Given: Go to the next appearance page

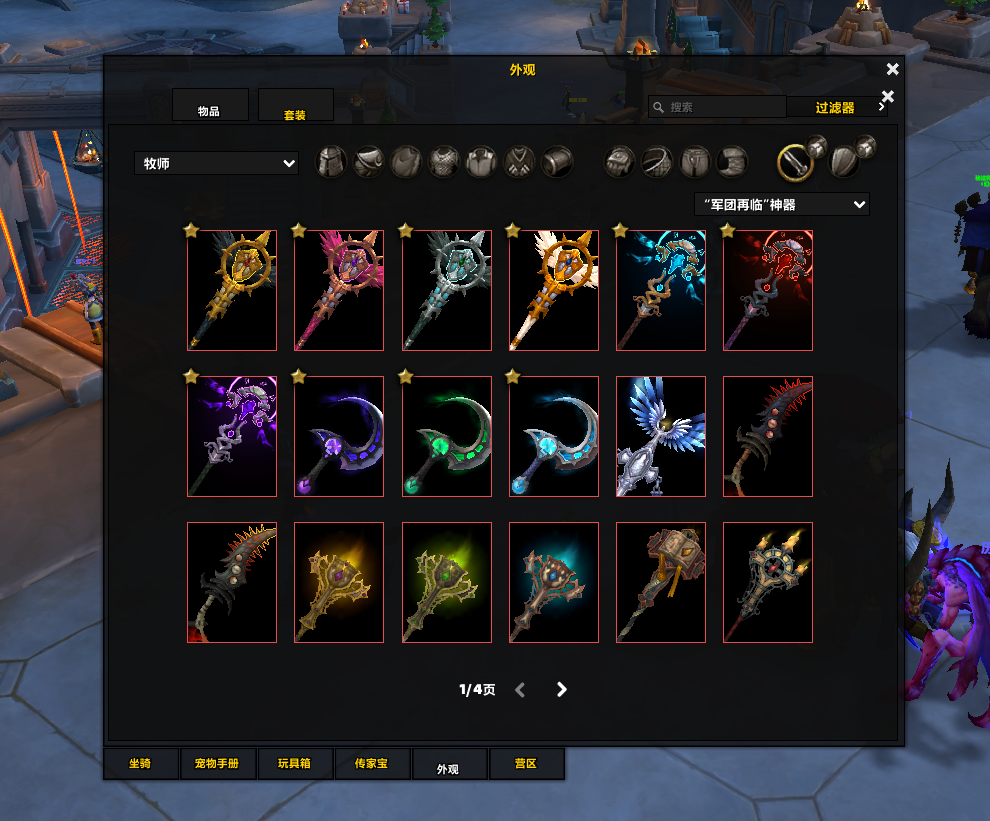Looking at the screenshot, I should coord(562,689).
